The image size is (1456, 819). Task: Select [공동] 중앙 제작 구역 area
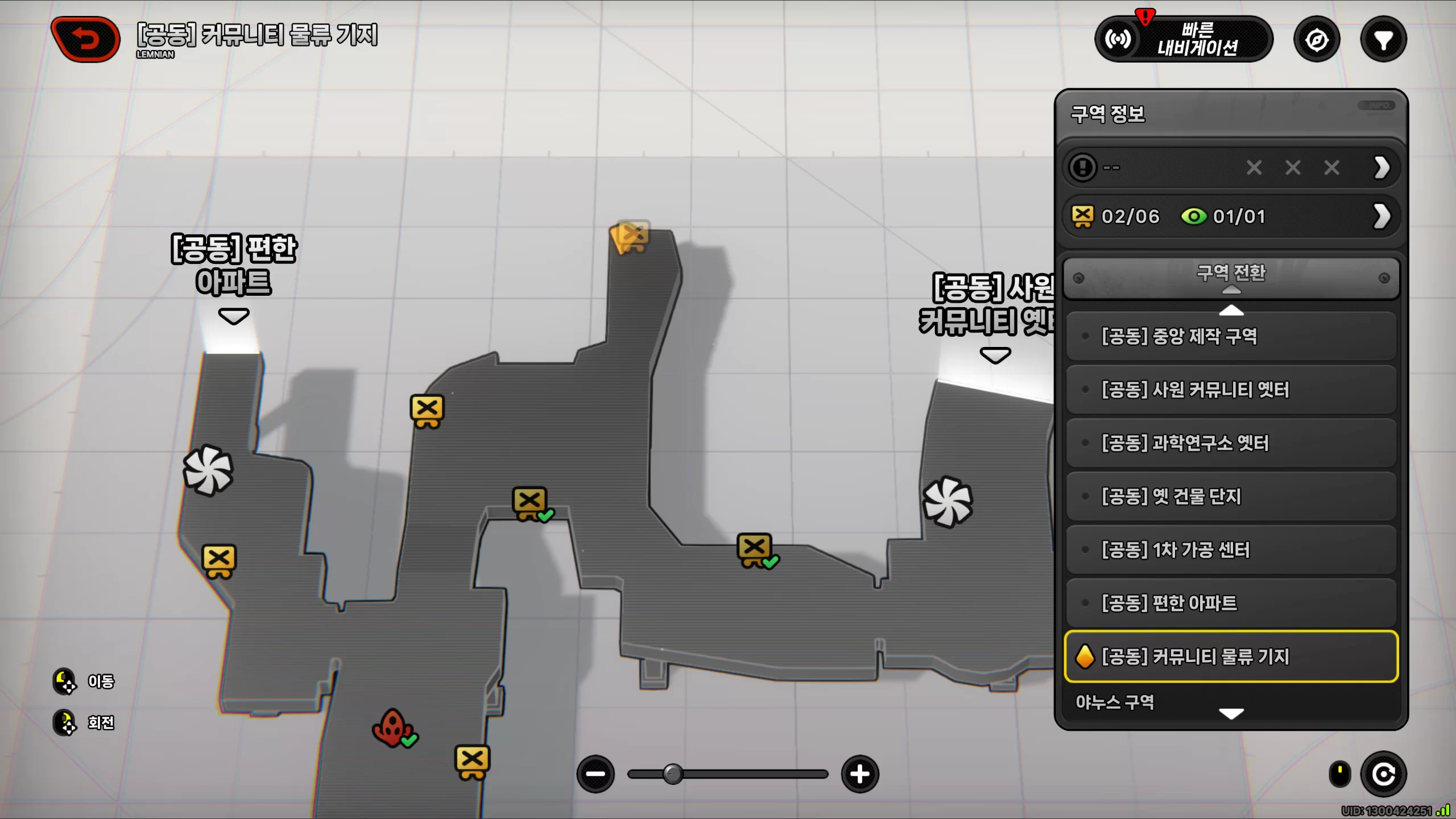pyautogui.click(x=1231, y=336)
